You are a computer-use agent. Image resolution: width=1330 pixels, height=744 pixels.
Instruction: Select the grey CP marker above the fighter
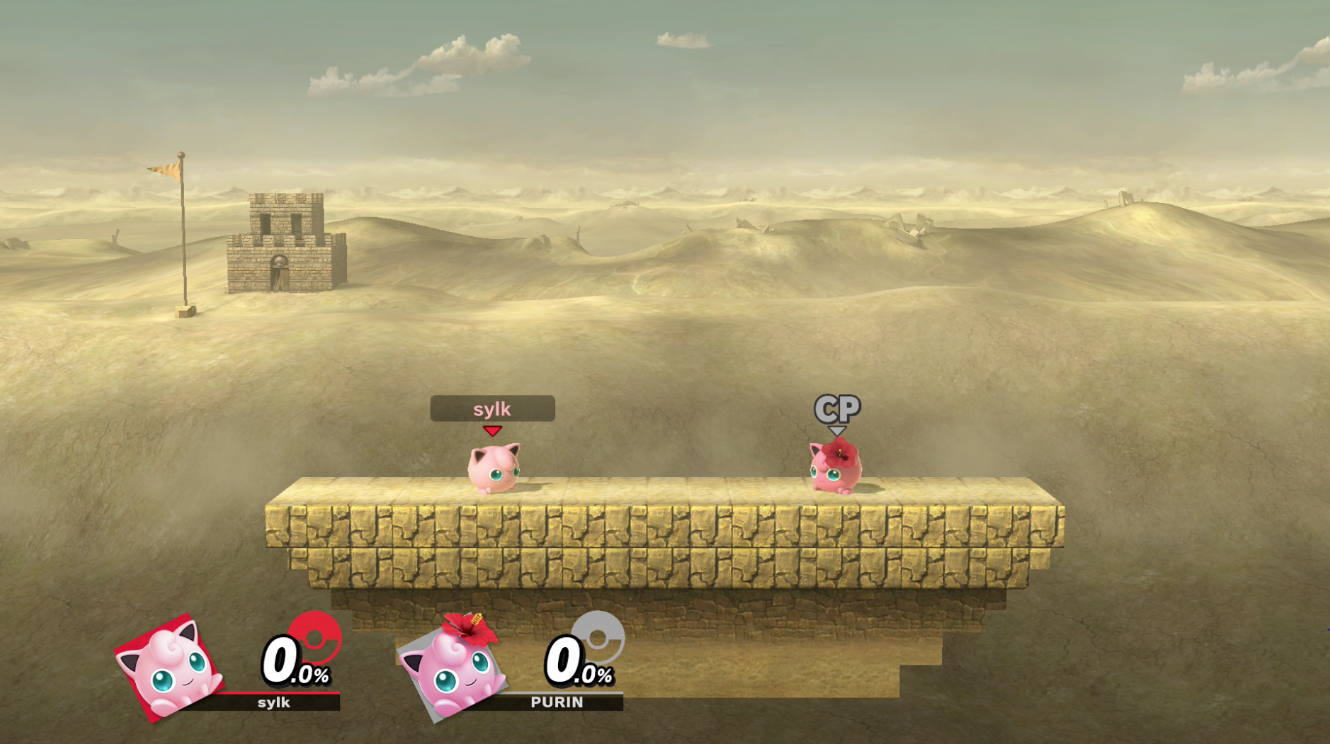pyautogui.click(x=837, y=409)
